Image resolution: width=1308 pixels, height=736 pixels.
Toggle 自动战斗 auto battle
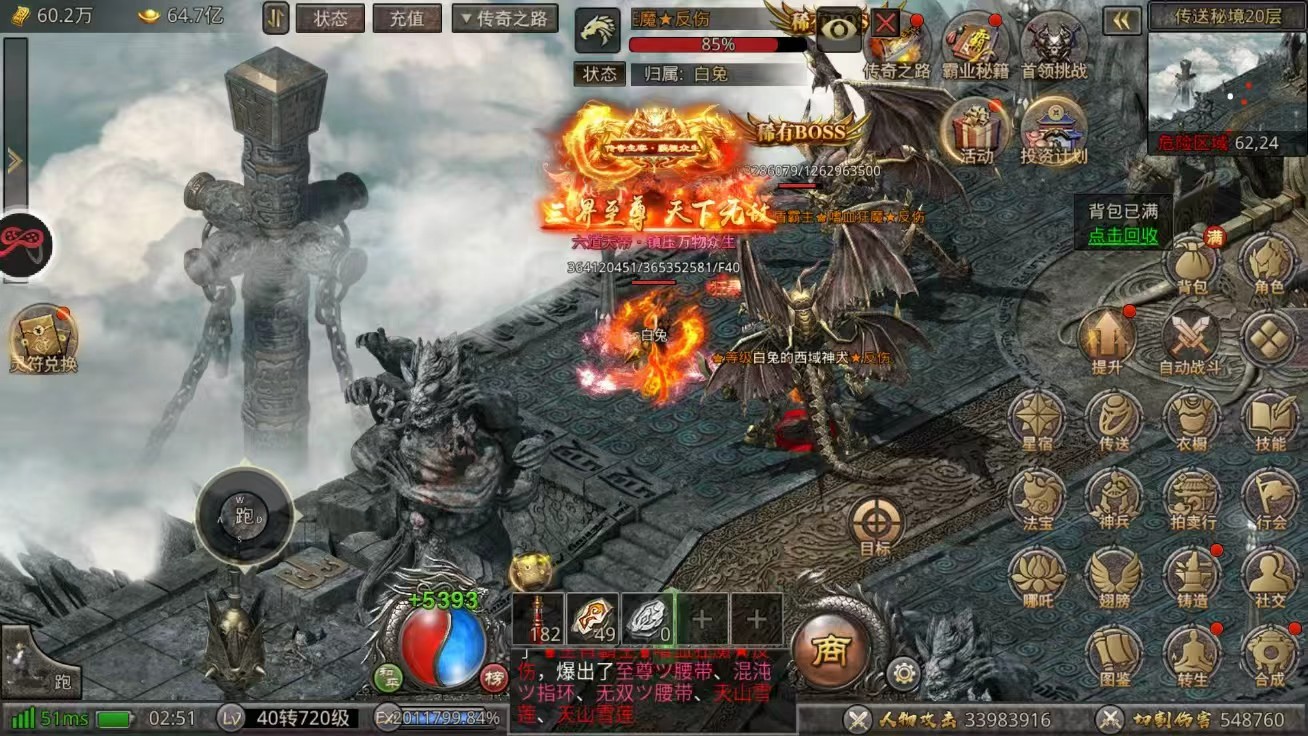coord(1189,340)
